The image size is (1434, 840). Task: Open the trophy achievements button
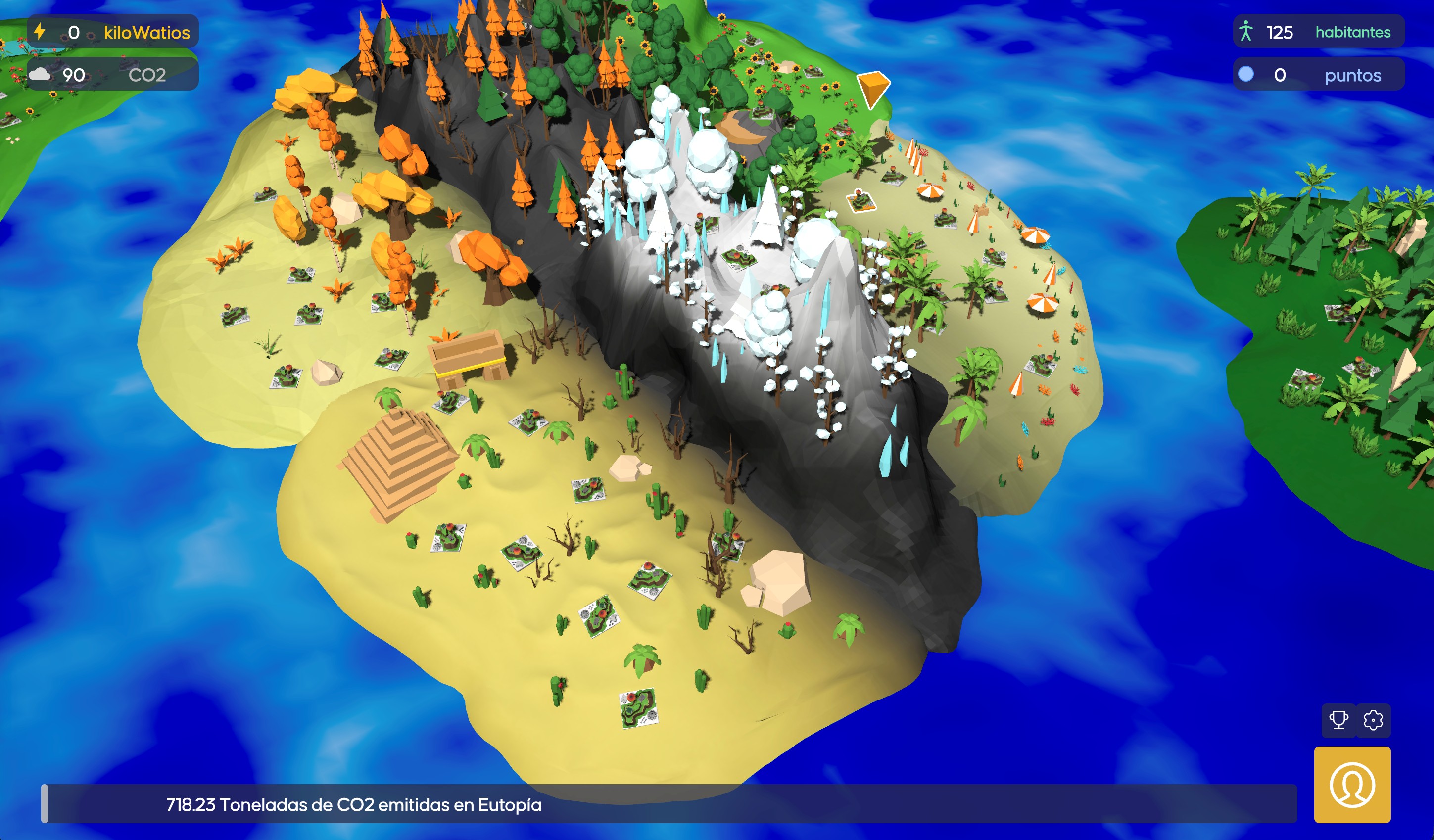pos(1338,720)
